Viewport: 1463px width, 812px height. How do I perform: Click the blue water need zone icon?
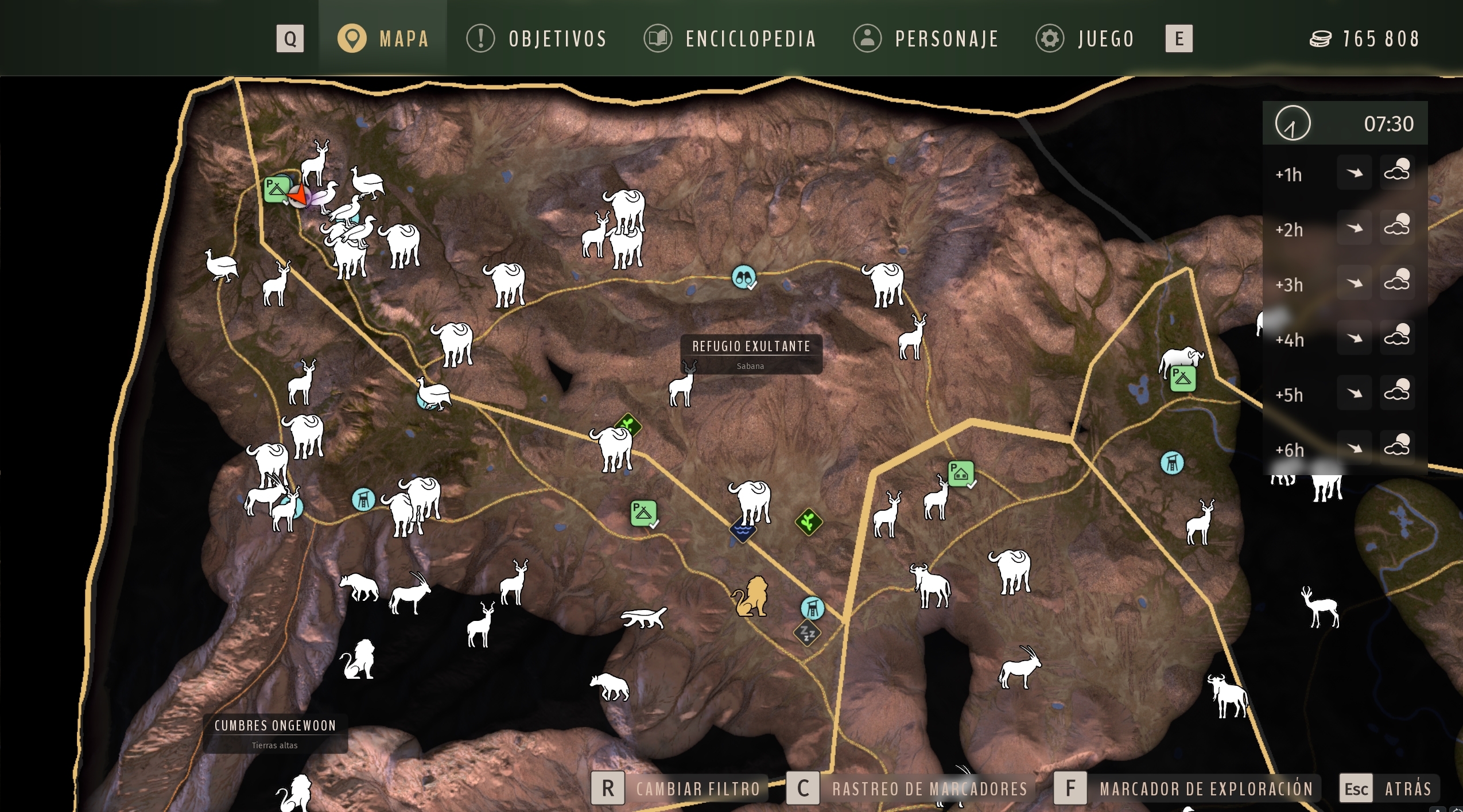coord(742,530)
